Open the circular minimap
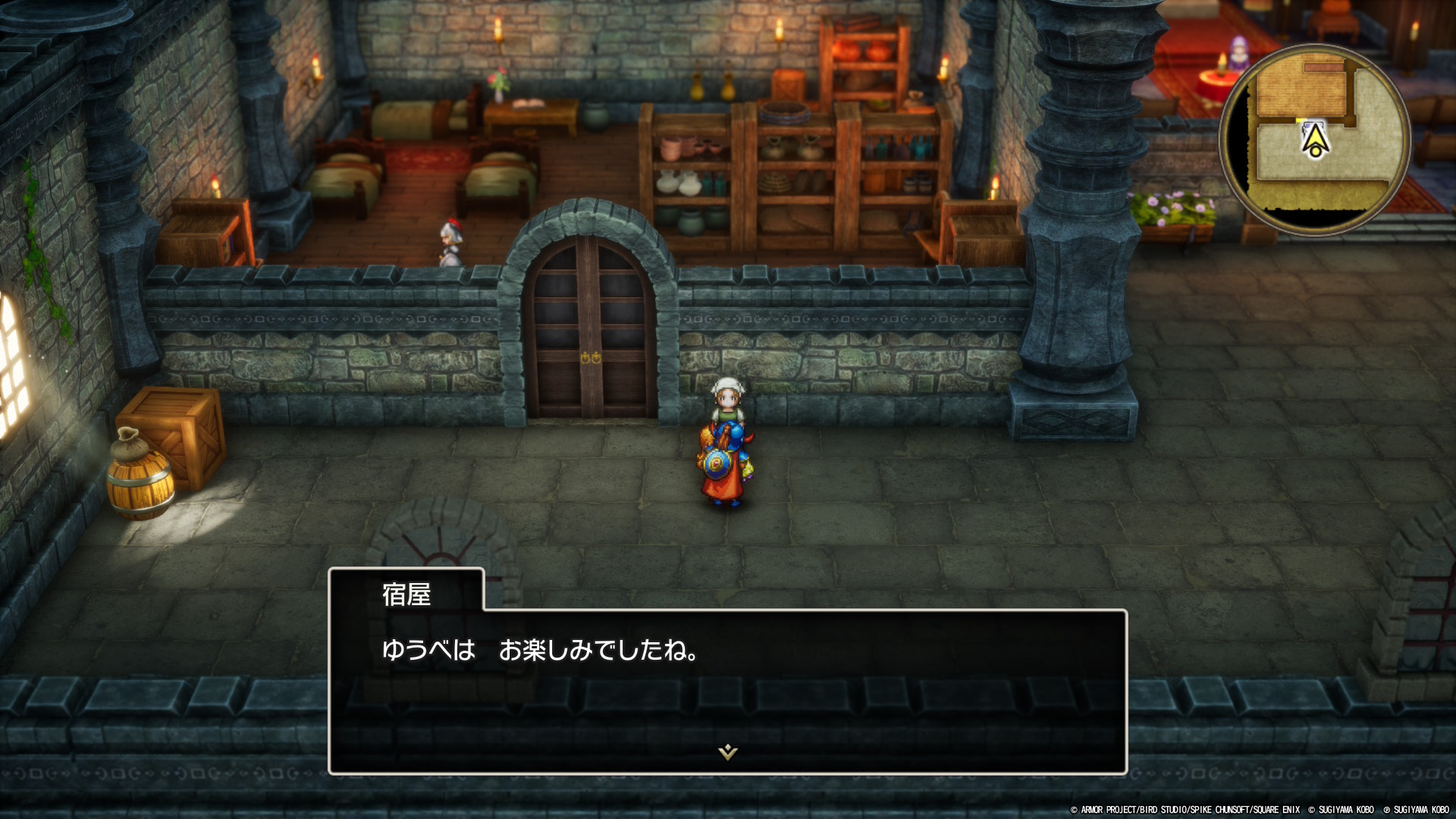 [x=1314, y=140]
